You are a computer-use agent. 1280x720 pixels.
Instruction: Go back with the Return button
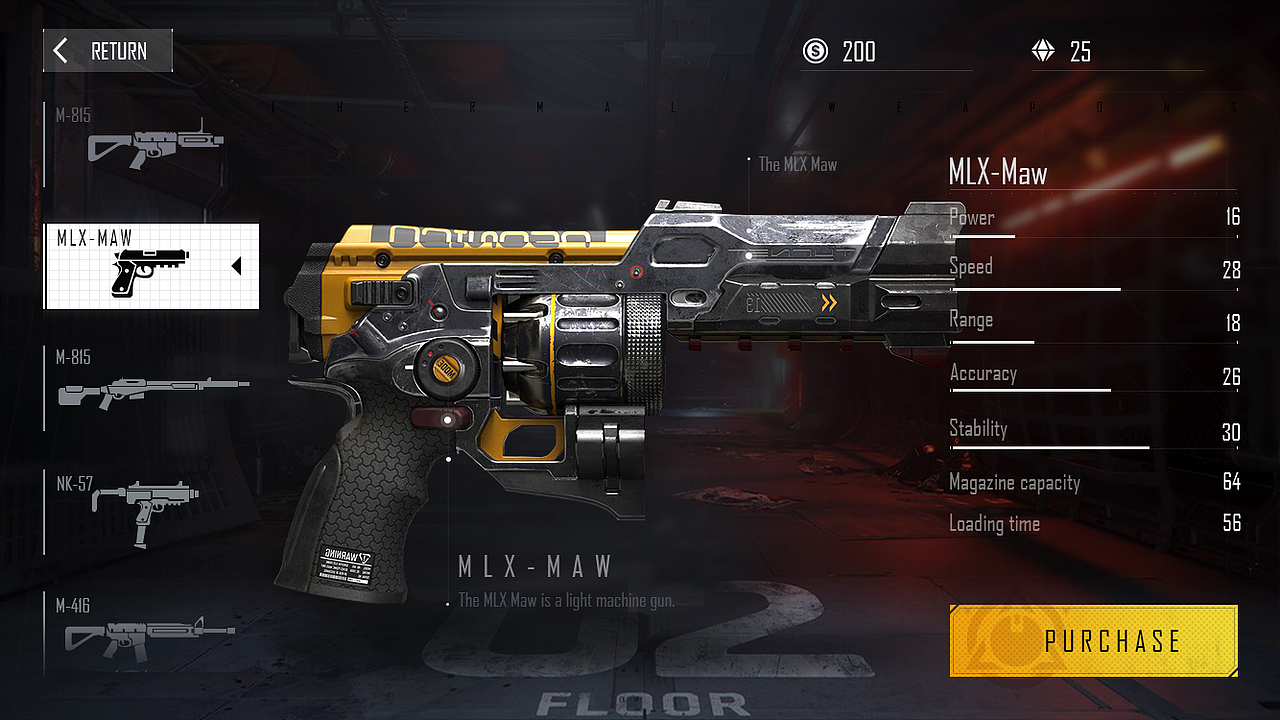[x=108, y=51]
